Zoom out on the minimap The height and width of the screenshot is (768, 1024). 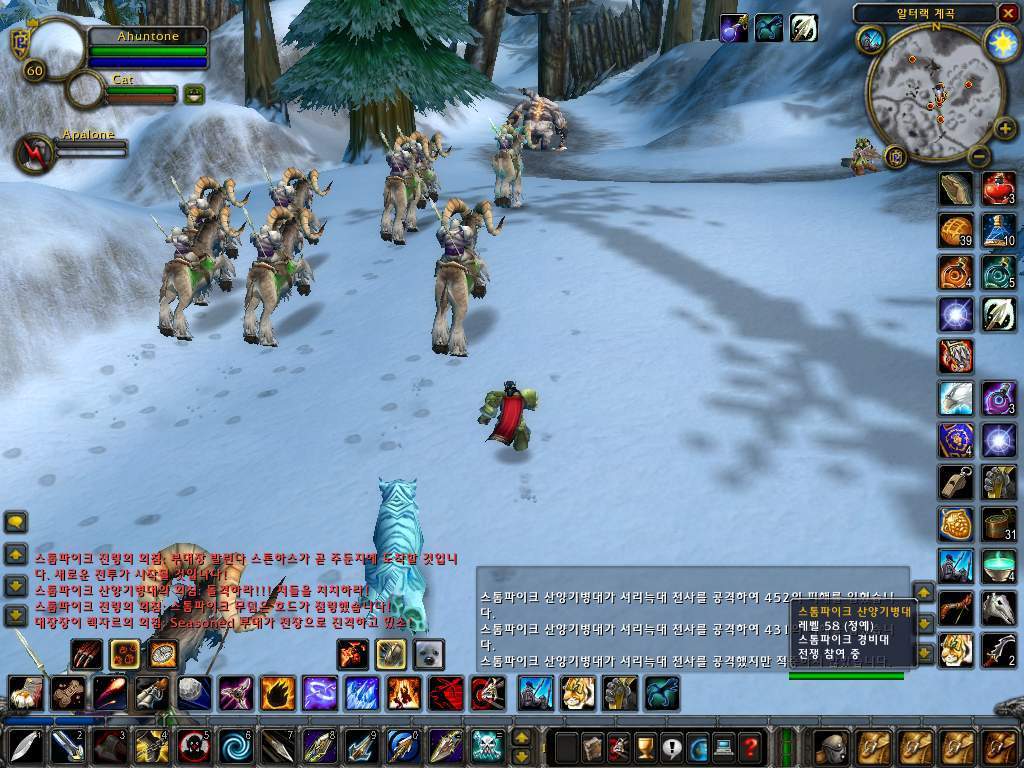tap(979, 156)
